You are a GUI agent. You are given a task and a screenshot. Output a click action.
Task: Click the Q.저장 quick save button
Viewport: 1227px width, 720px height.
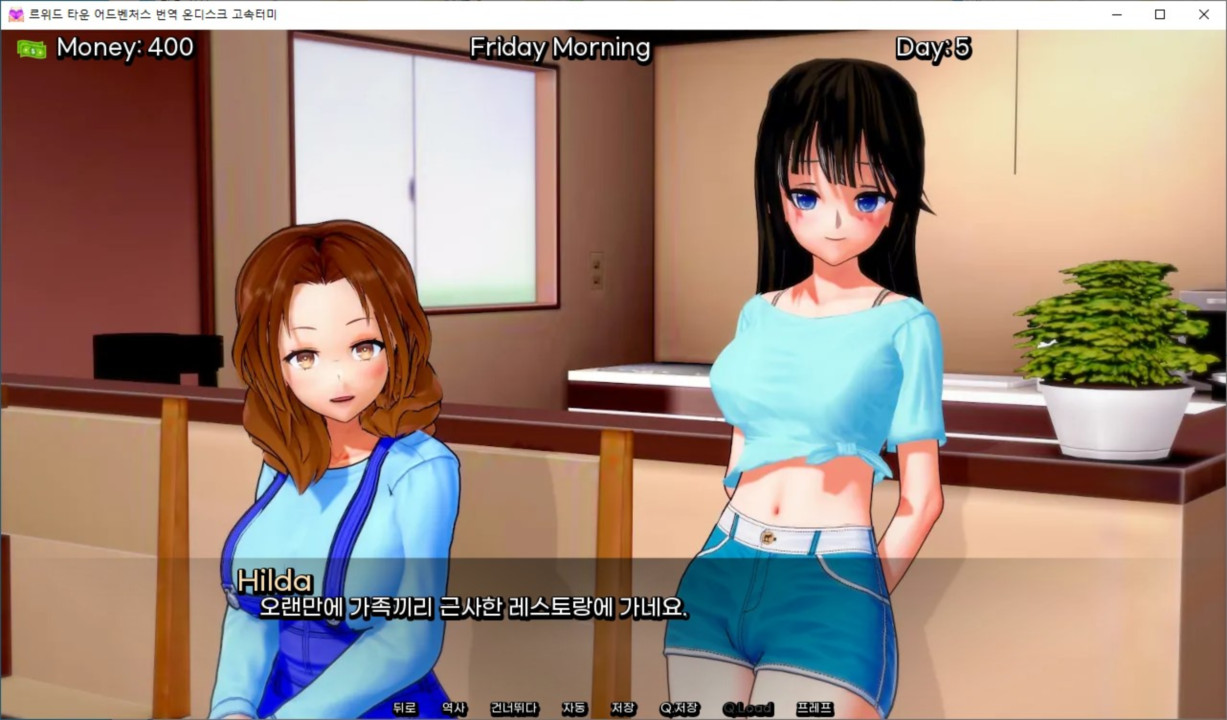click(679, 708)
